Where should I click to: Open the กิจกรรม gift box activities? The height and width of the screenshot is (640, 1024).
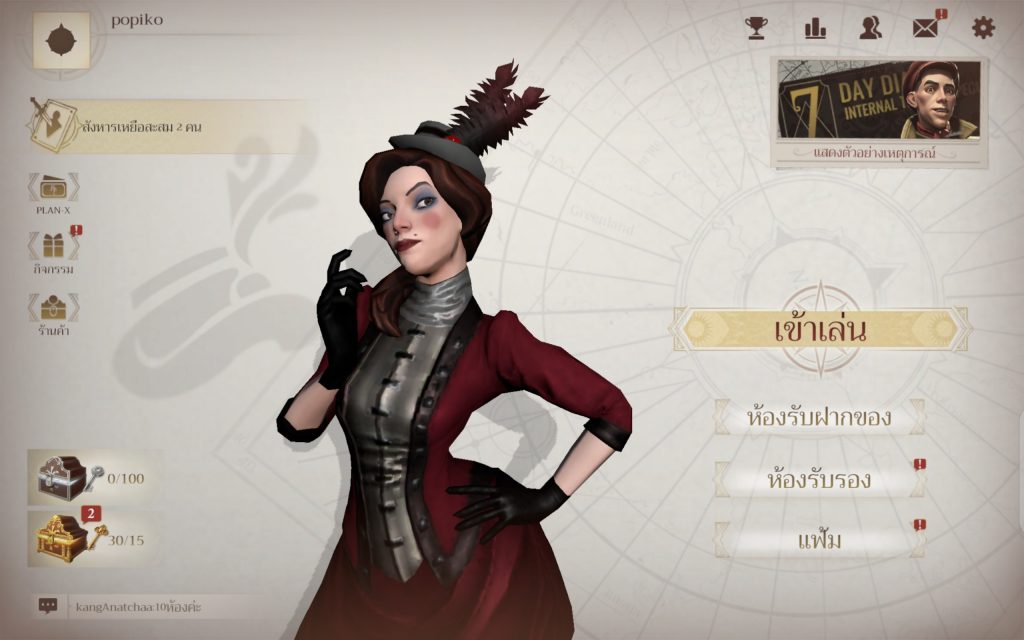(53, 251)
